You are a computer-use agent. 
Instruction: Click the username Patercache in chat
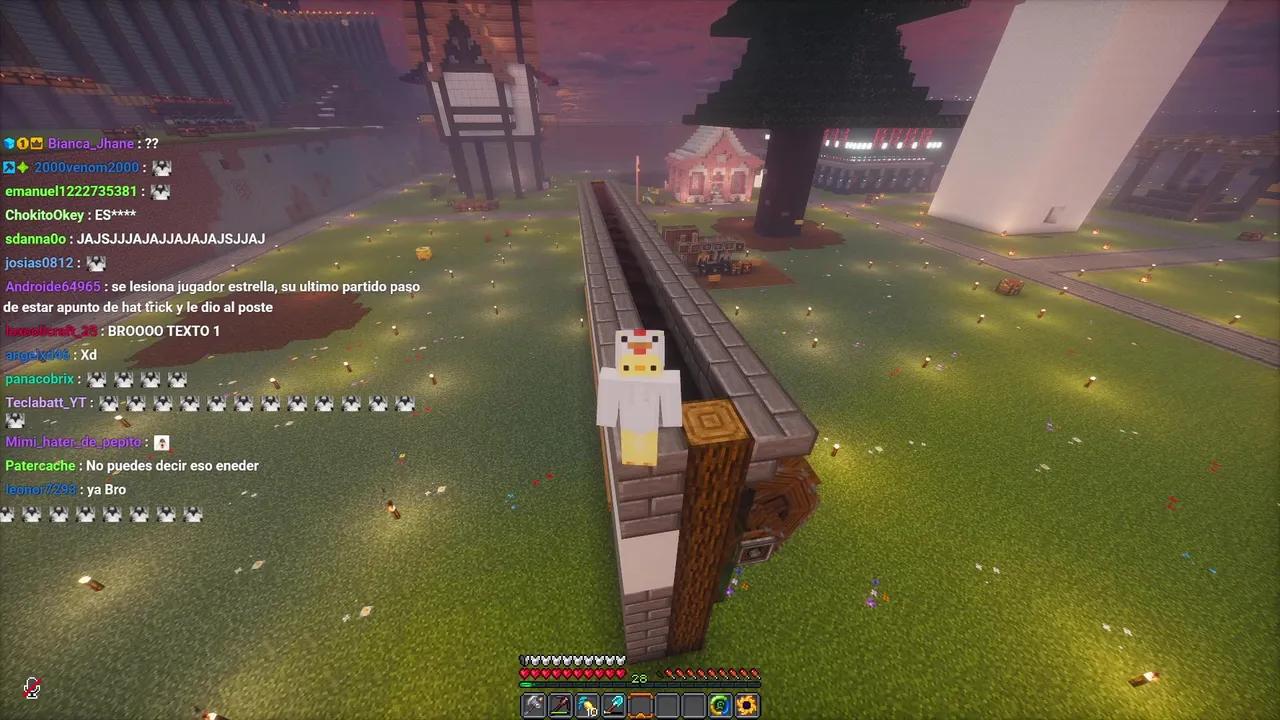(x=40, y=465)
